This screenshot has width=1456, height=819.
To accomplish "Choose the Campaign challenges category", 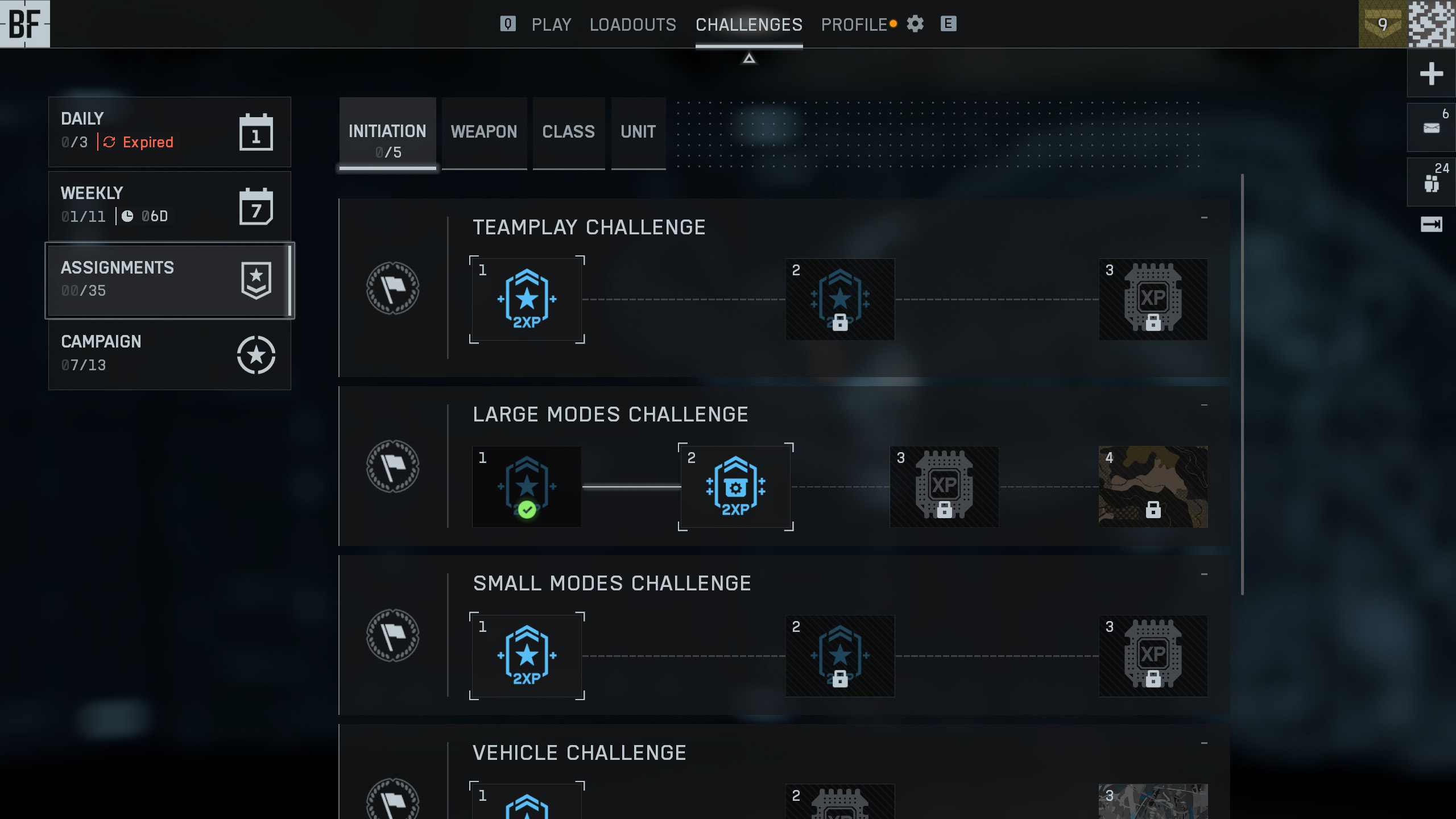I will 169,354.
